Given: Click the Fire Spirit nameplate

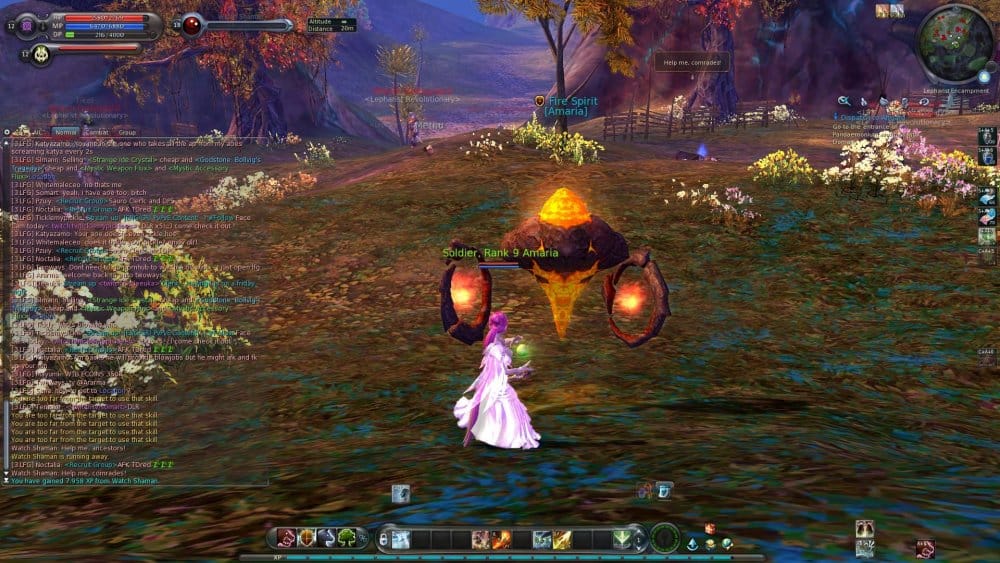Looking at the screenshot, I should point(573,106).
